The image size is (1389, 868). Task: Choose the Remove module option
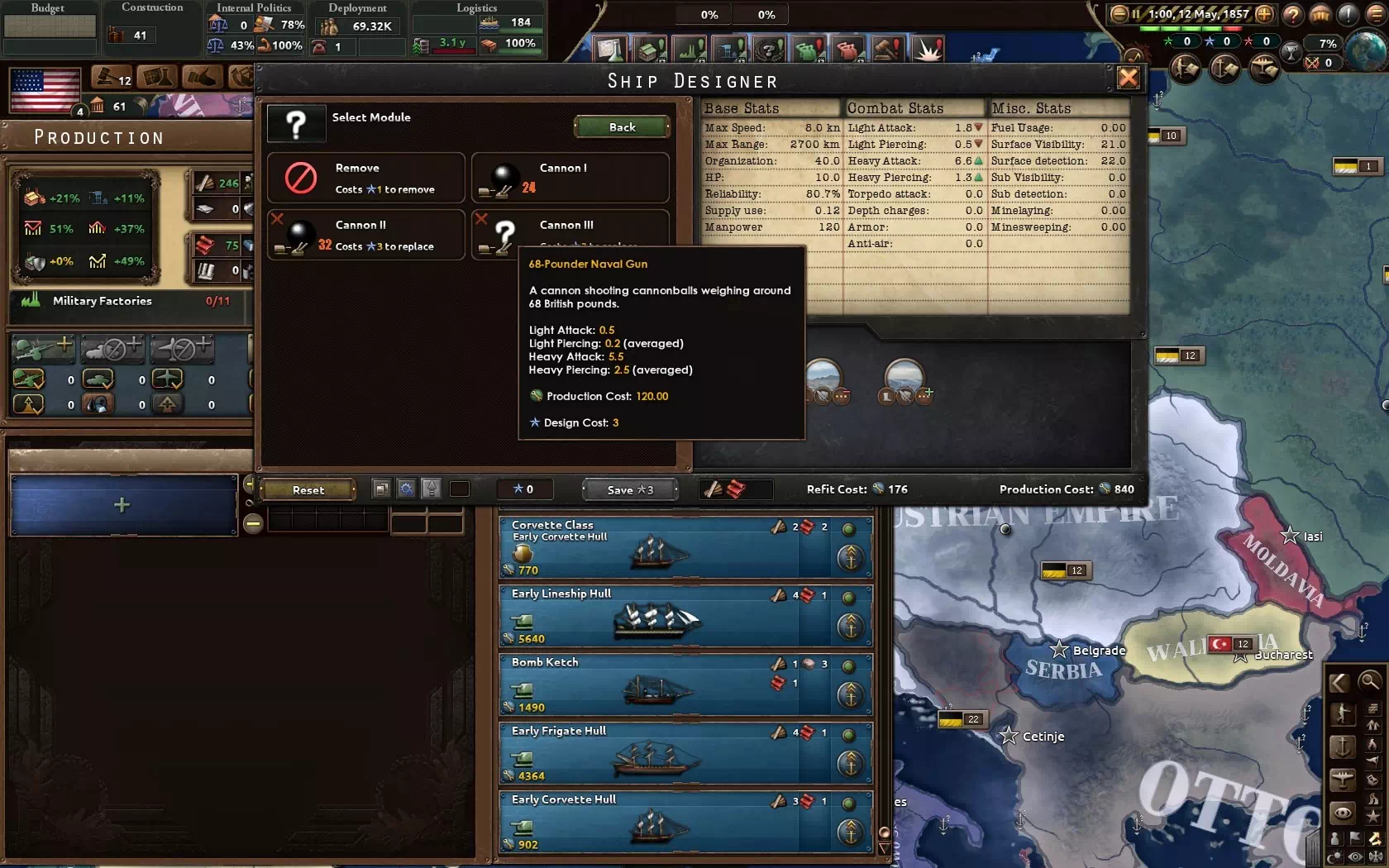point(365,178)
